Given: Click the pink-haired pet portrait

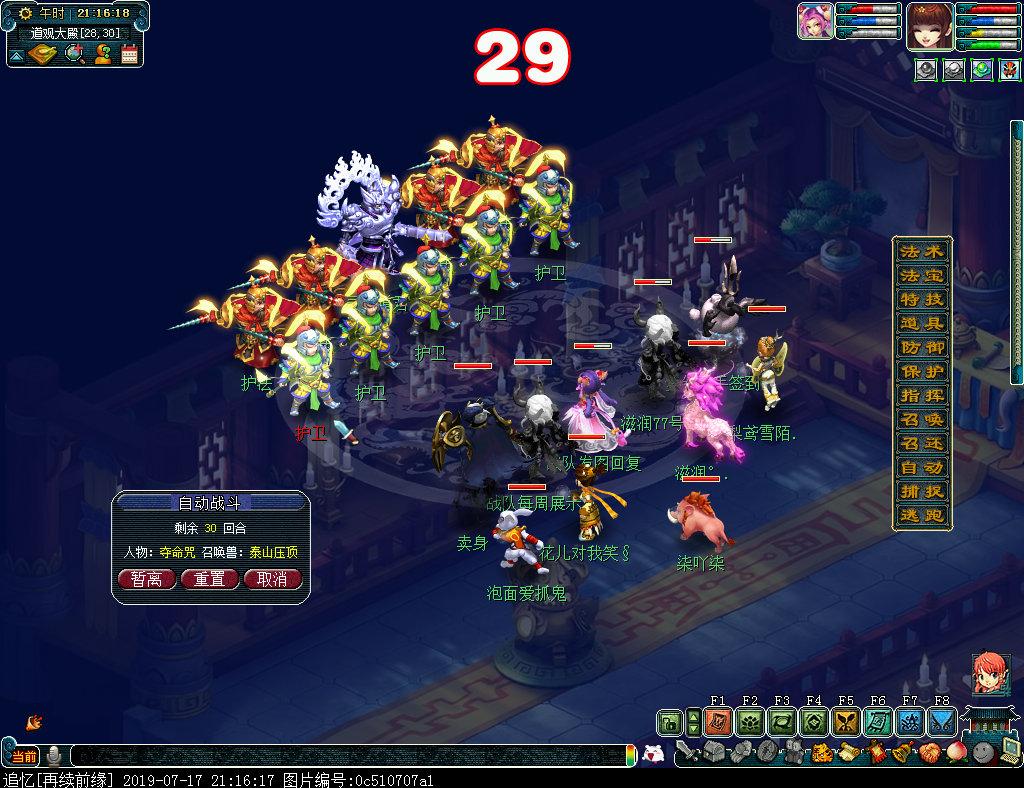Looking at the screenshot, I should [815, 22].
